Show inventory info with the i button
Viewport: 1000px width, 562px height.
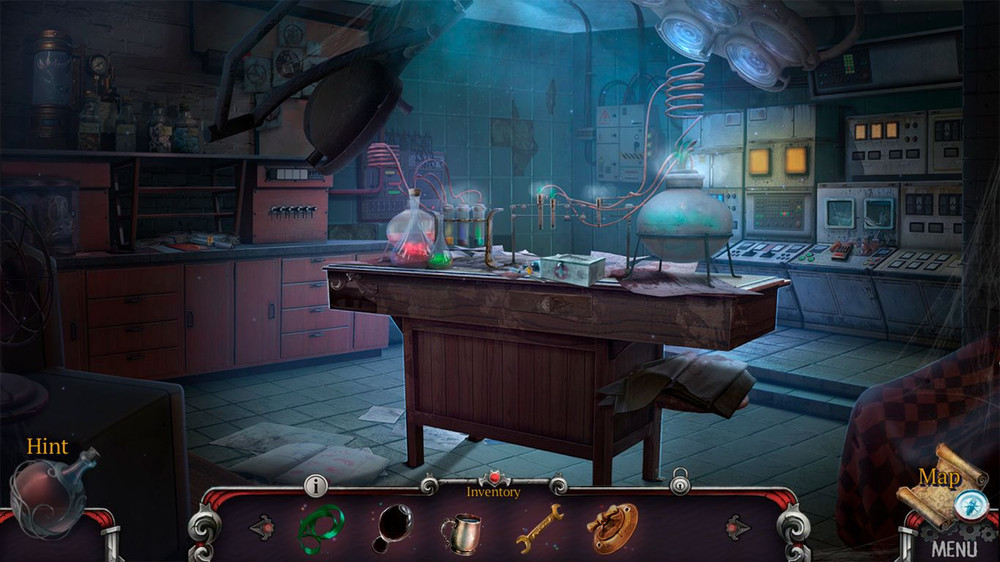[x=316, y=486]
